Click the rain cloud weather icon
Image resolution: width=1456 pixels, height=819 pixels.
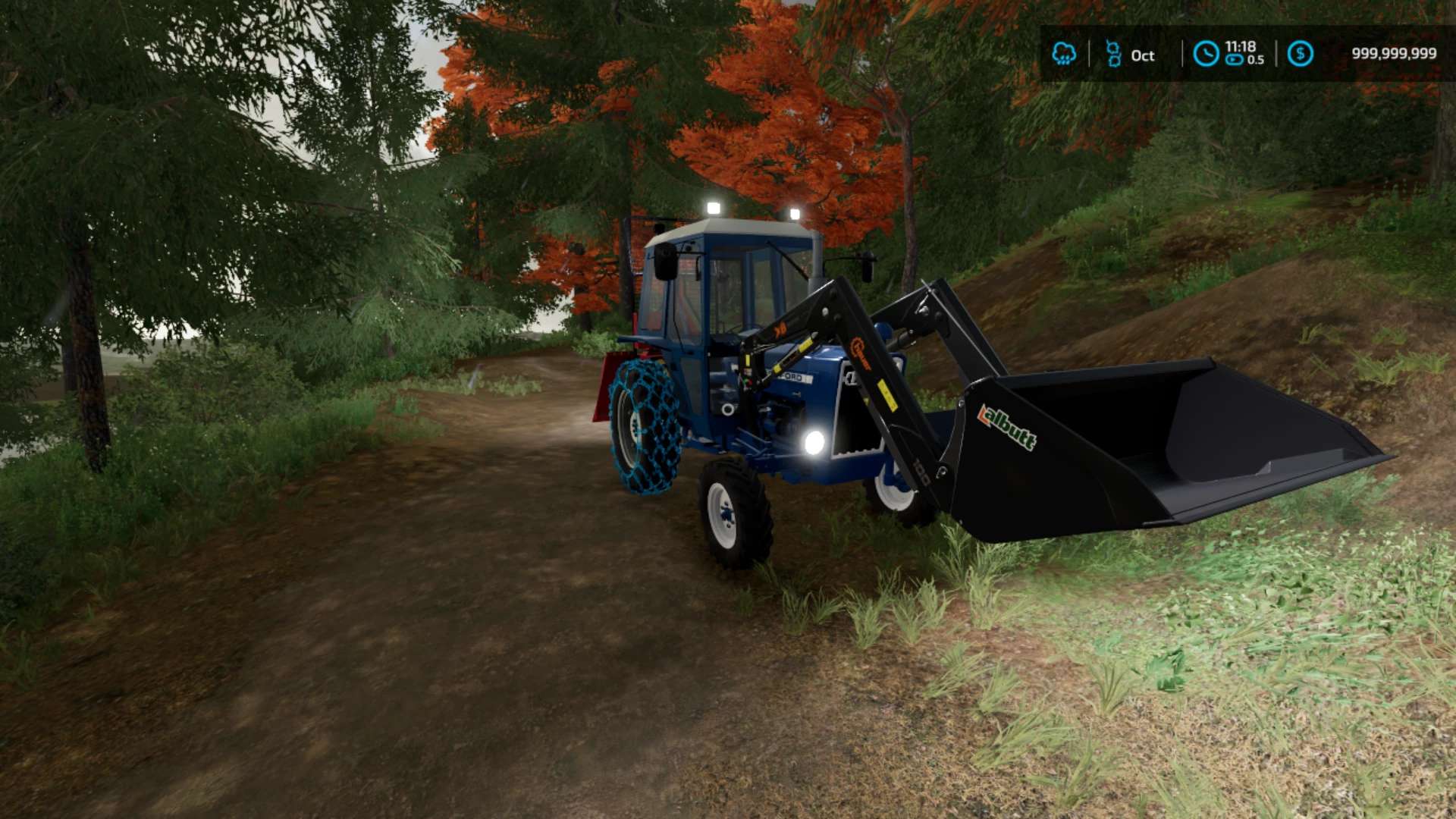(x=1064, y=54)
